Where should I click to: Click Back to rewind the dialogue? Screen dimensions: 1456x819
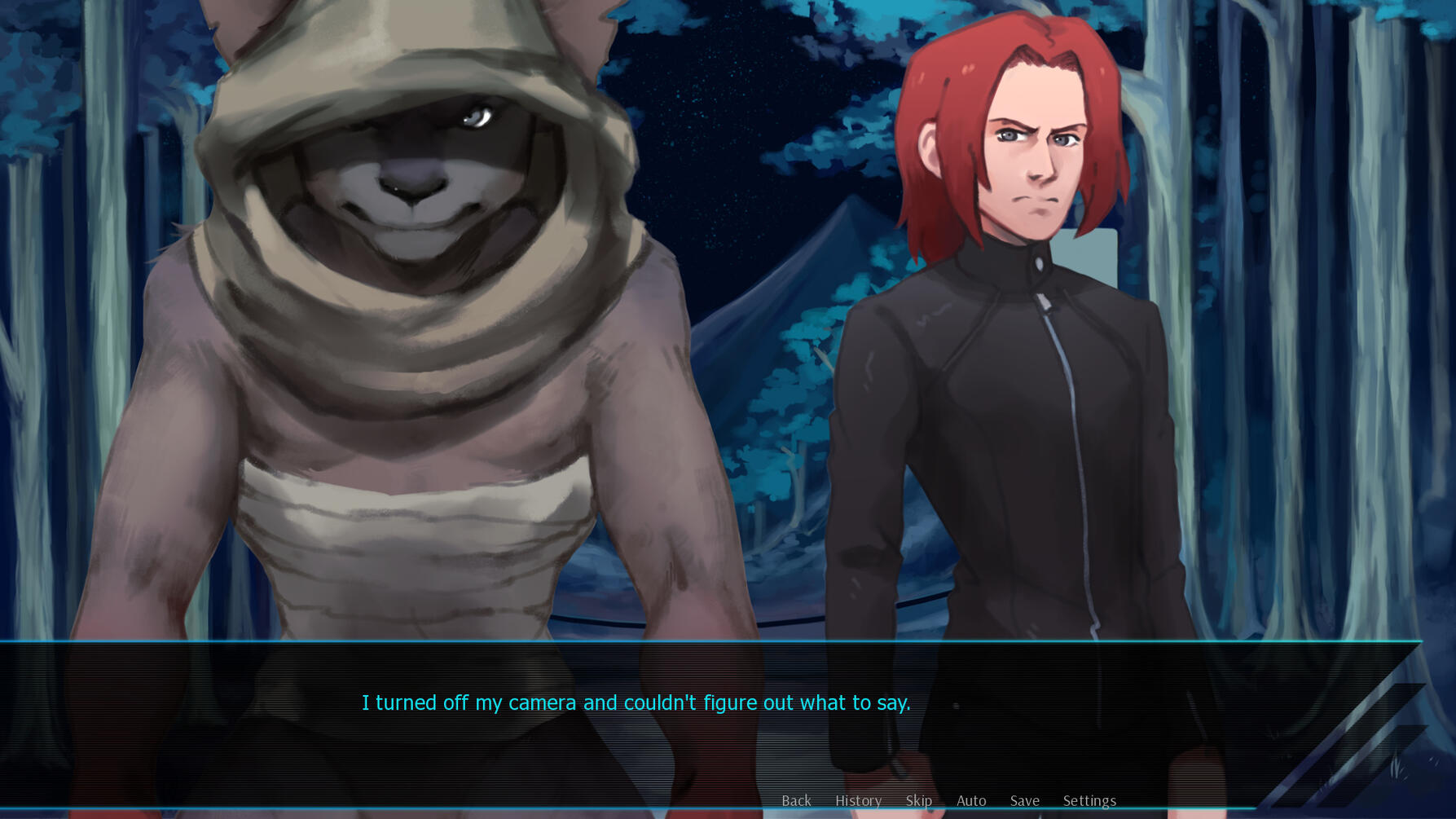(x=796, y=800)
